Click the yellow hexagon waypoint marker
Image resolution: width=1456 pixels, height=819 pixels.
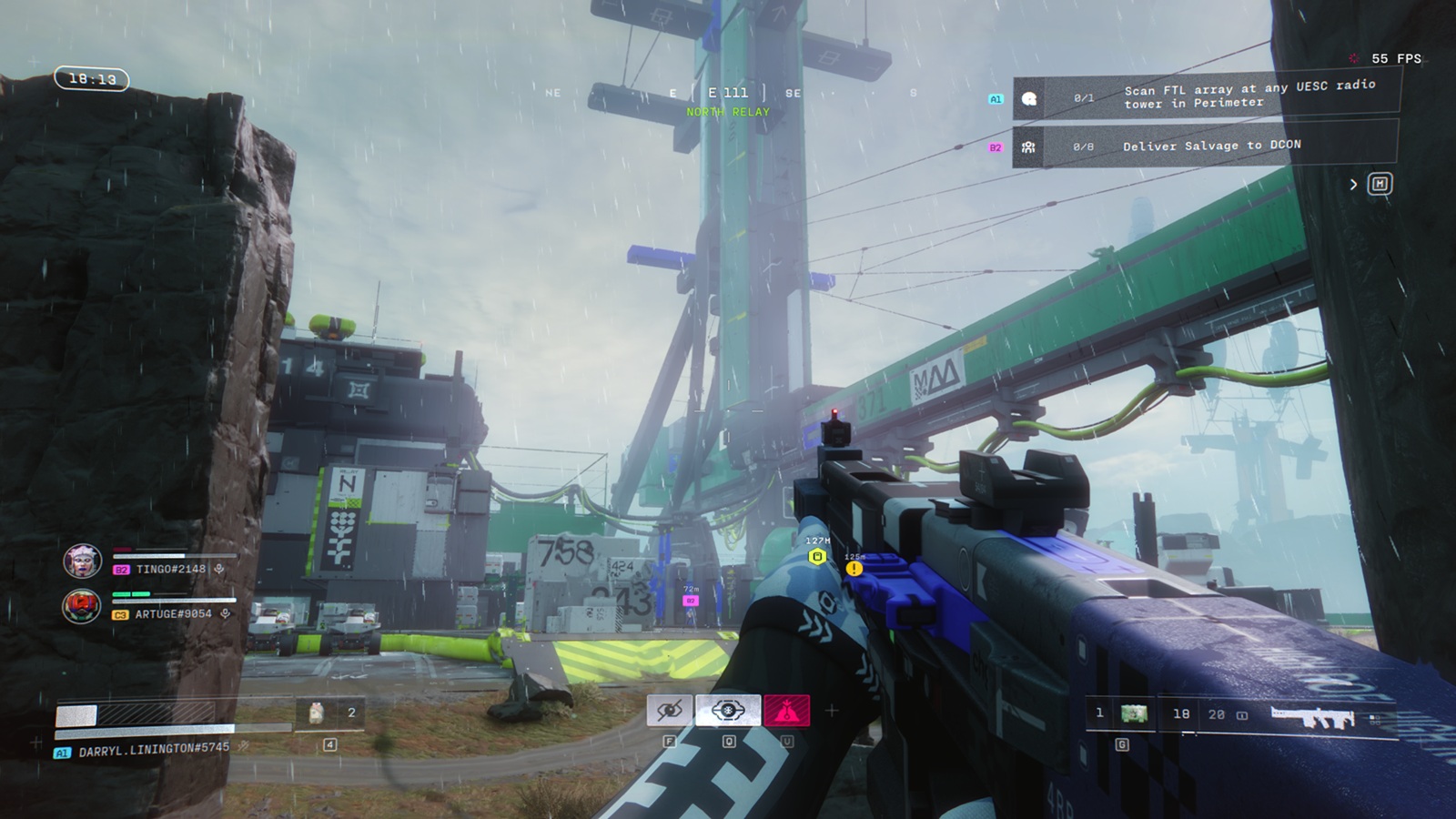tap(817, 557)
